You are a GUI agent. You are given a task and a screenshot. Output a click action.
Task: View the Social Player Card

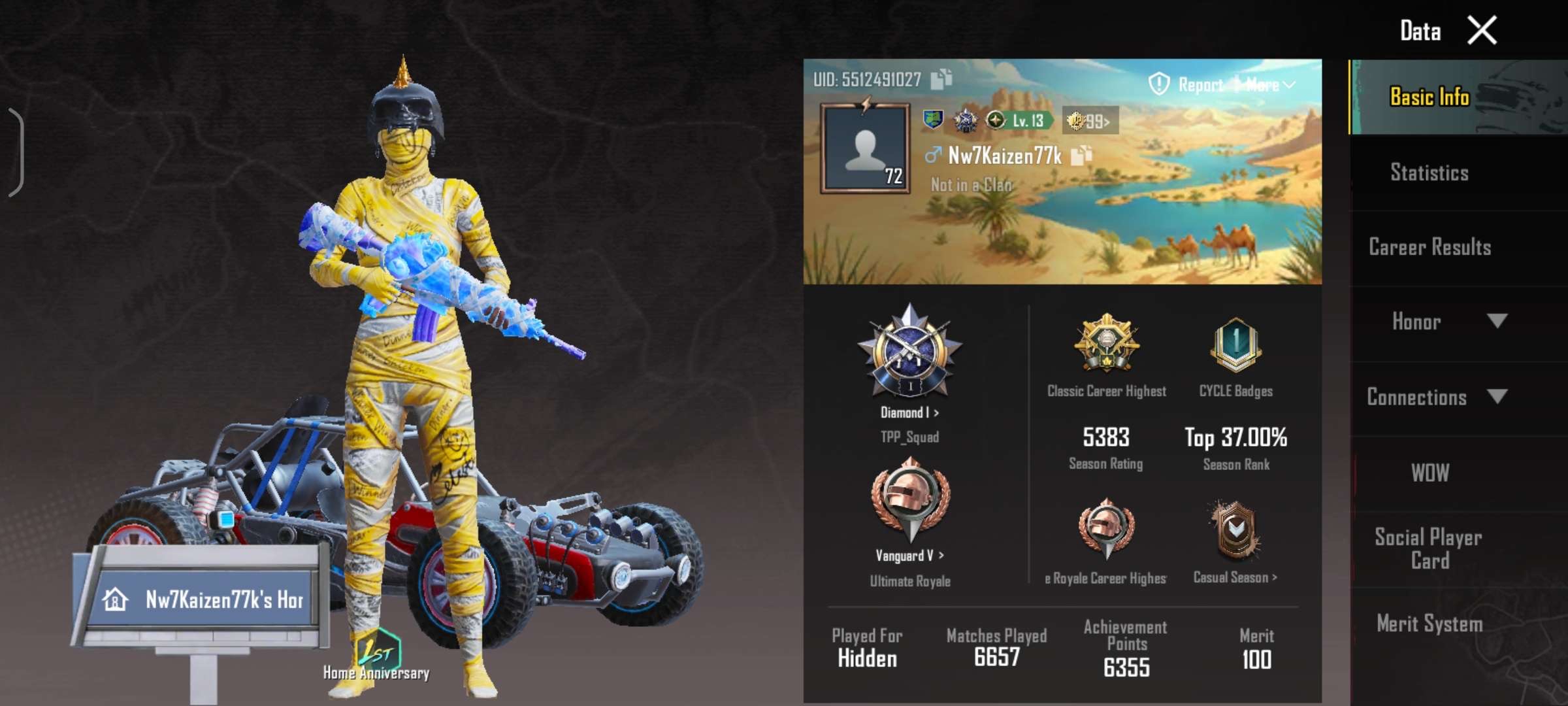[1429, 549]
